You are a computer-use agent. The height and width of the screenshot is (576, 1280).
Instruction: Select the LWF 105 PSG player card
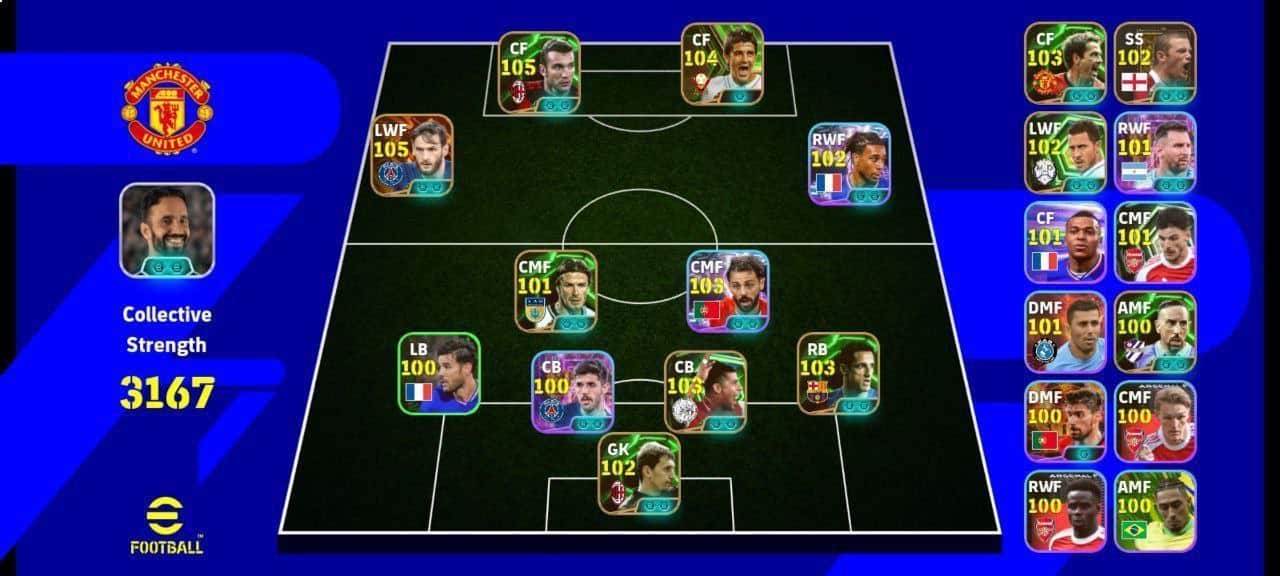click(412, 155)
